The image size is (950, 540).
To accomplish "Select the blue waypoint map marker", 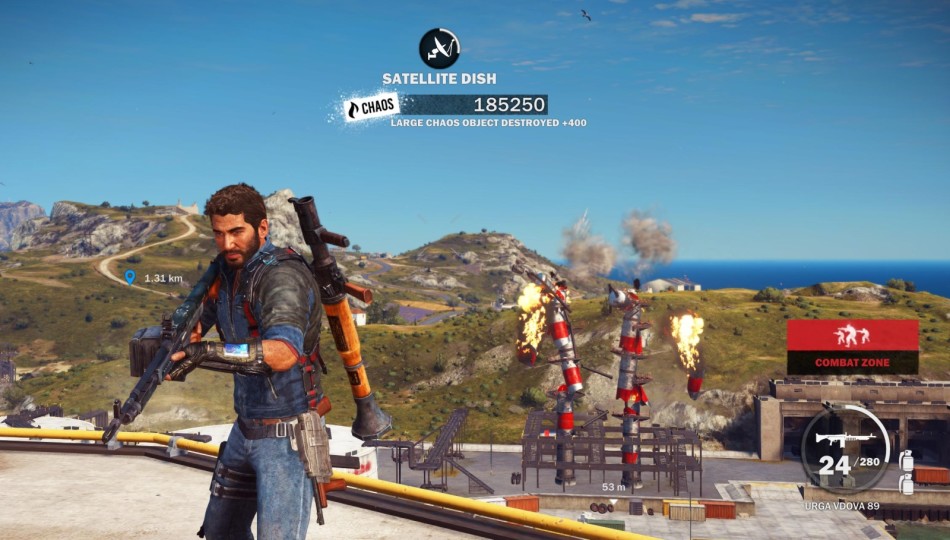I will pyautogui.click(x=129, y=277).
